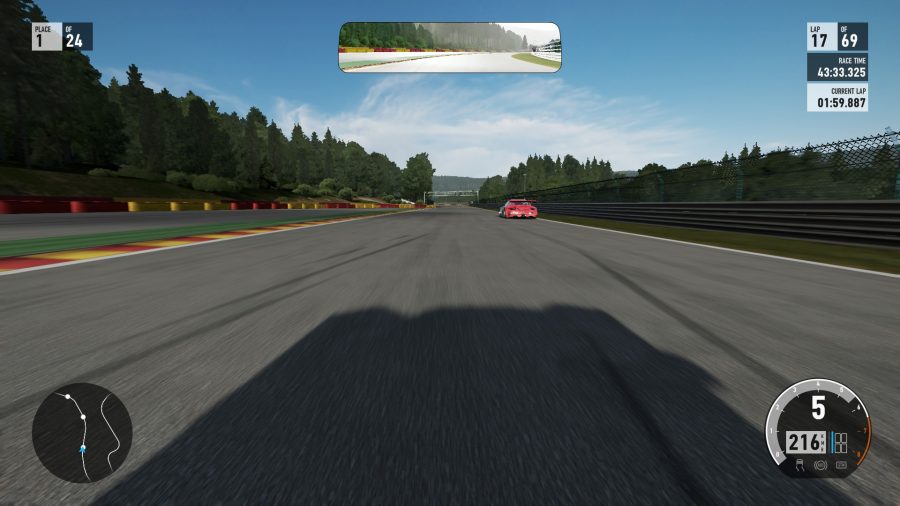Click the ABS brake indicator icon
This screenshot has width=900, height=506.
(x=820, y=466)
